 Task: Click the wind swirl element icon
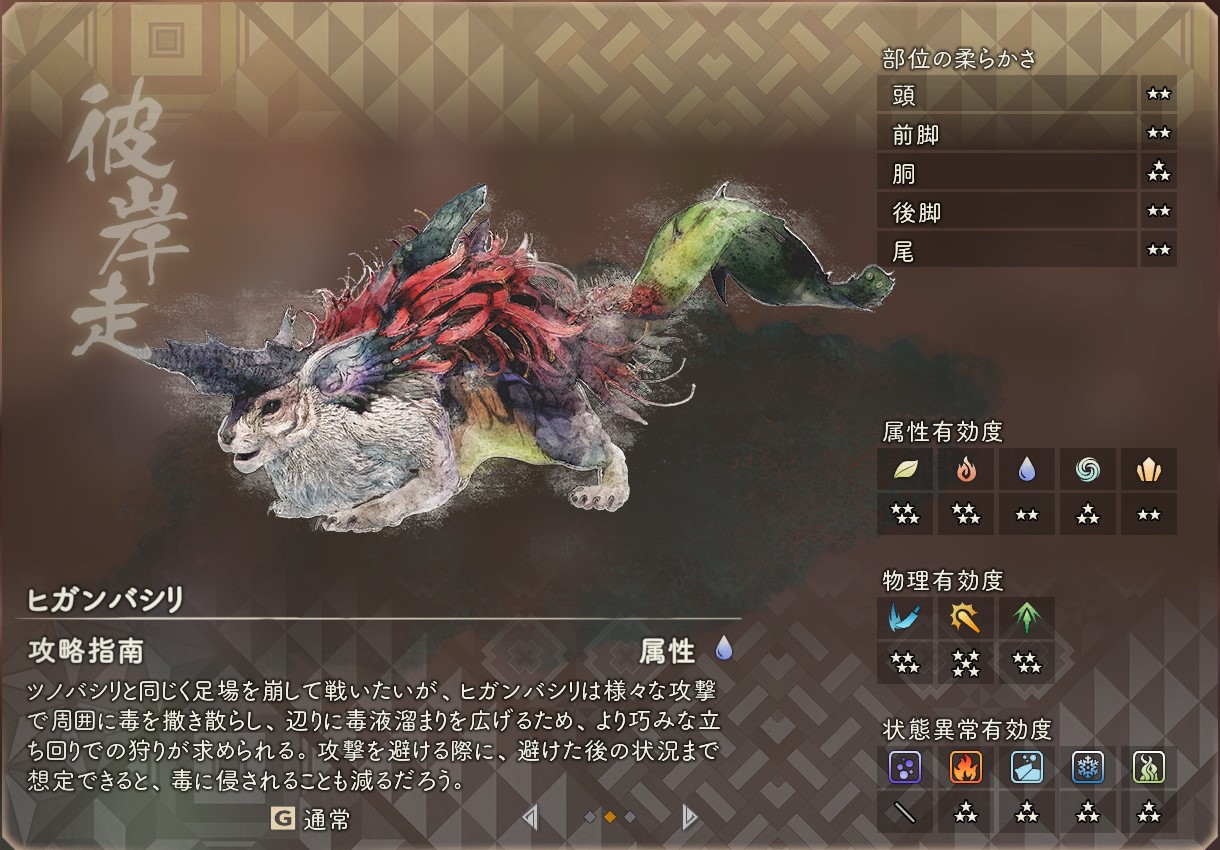click(1088, 469)
